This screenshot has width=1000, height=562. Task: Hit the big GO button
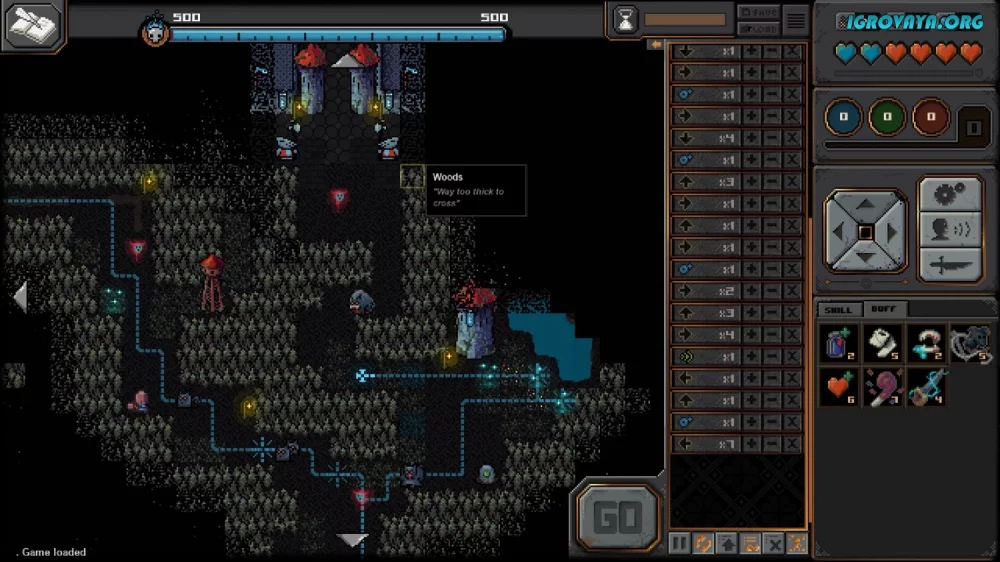[x=617, y=517]
